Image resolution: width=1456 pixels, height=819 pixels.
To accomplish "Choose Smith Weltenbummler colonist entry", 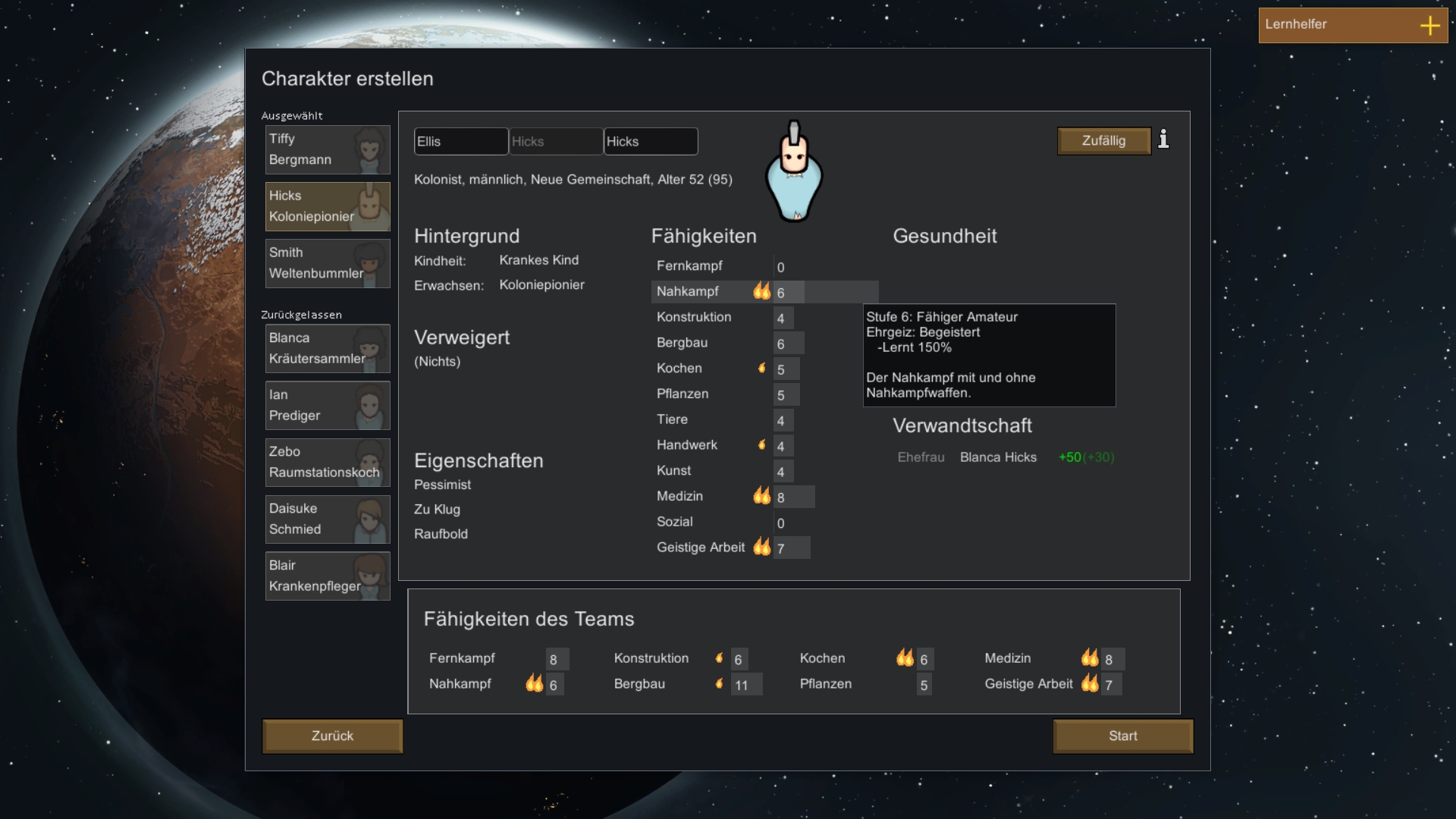I will [328, 263].
